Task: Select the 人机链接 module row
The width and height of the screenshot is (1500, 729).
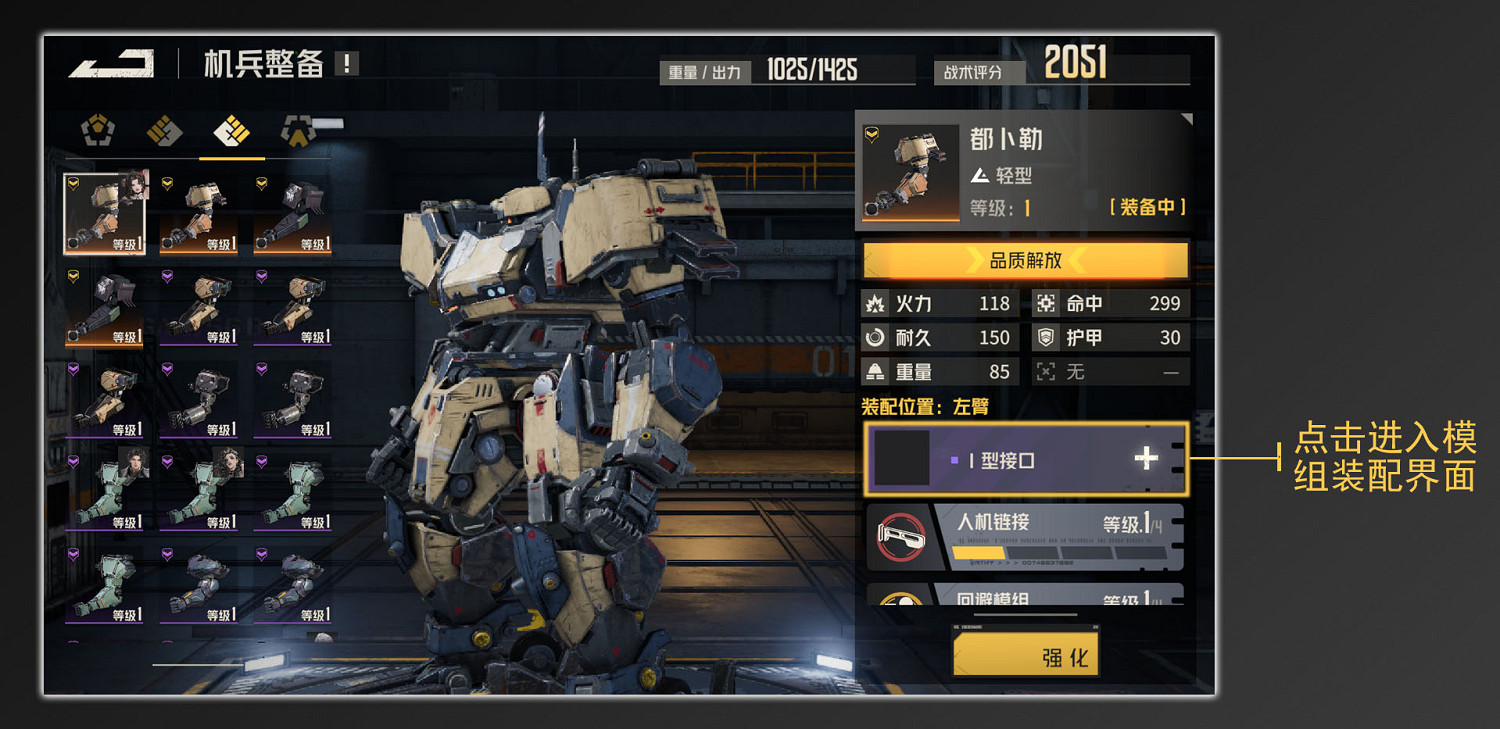Action: tap(1025, 537)
